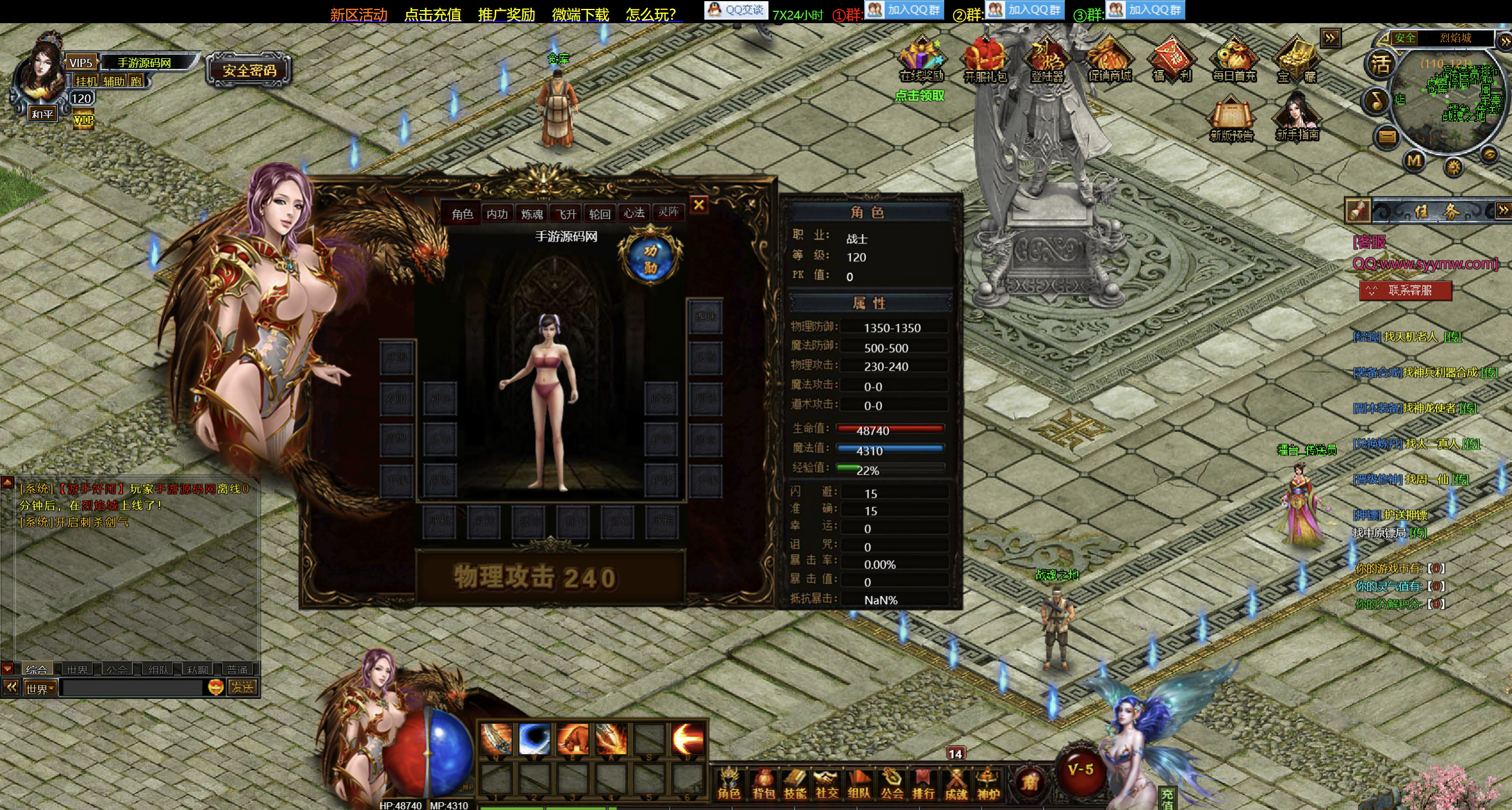Click the 联系客服 button
The height and width of the screenshot is (810, 1512).
click(1406, 290)
